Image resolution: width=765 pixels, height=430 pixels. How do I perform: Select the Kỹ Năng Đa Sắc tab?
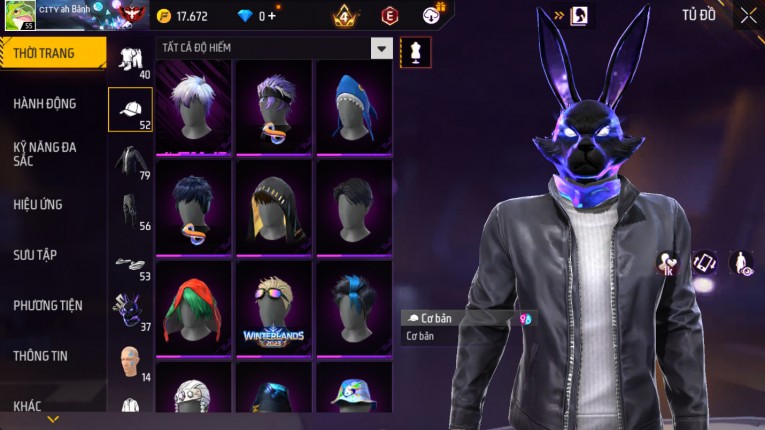(45, 153)
